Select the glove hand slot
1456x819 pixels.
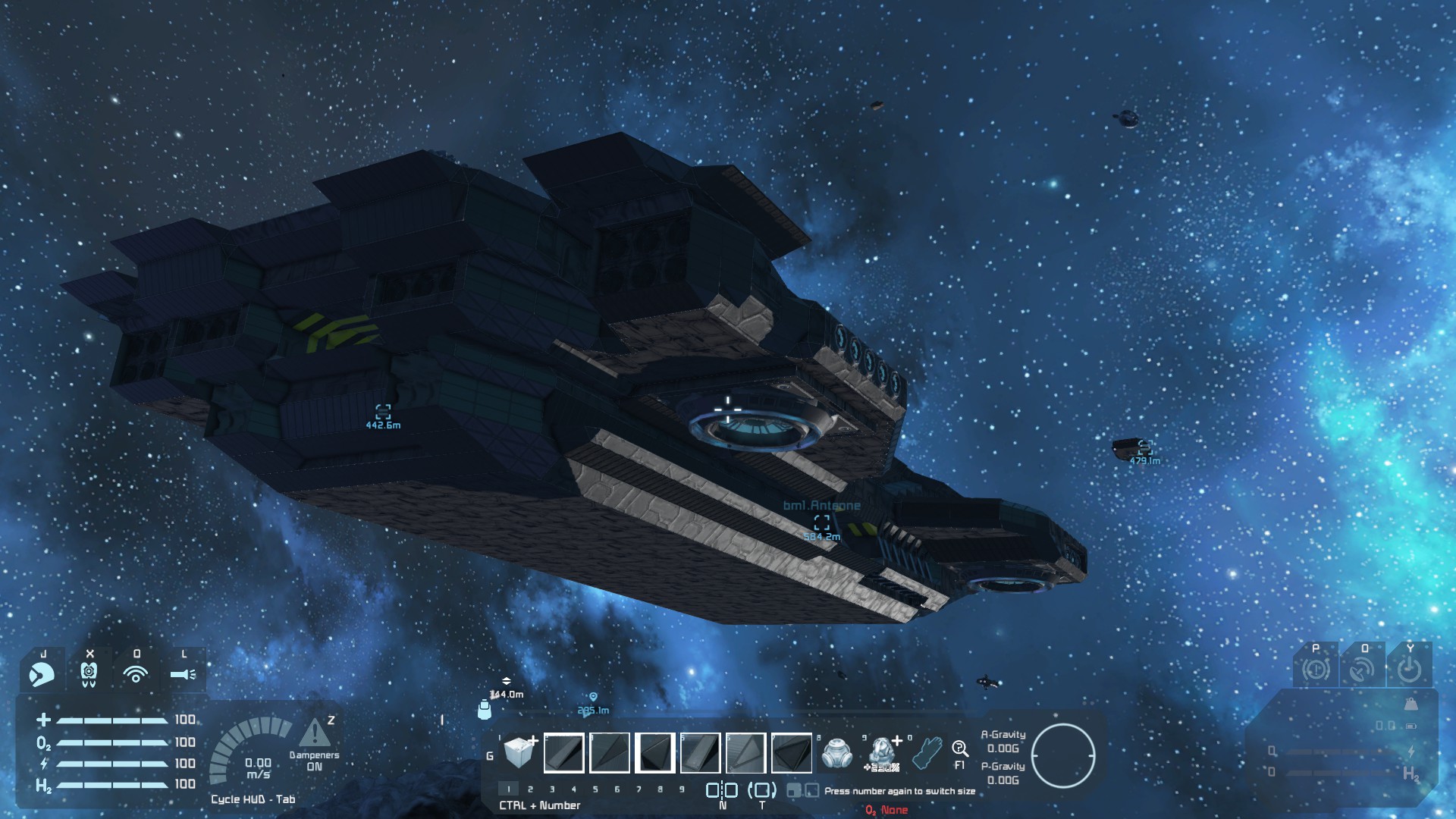click(x=927, y=752)
